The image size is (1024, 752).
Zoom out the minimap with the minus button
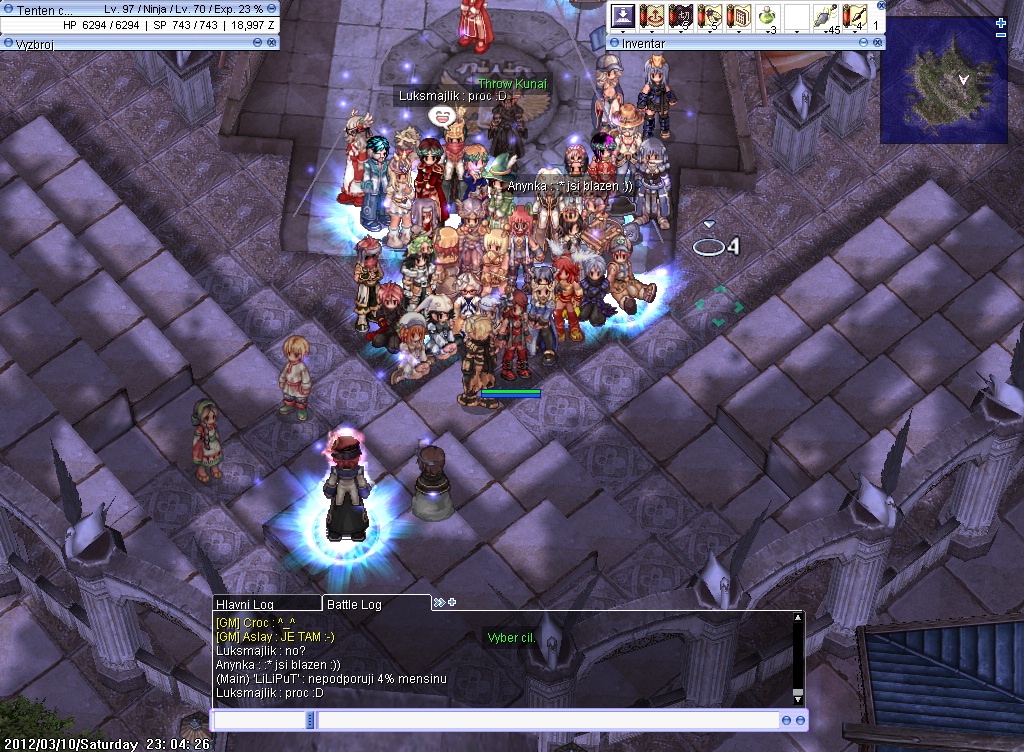(x=1001, y=35)
